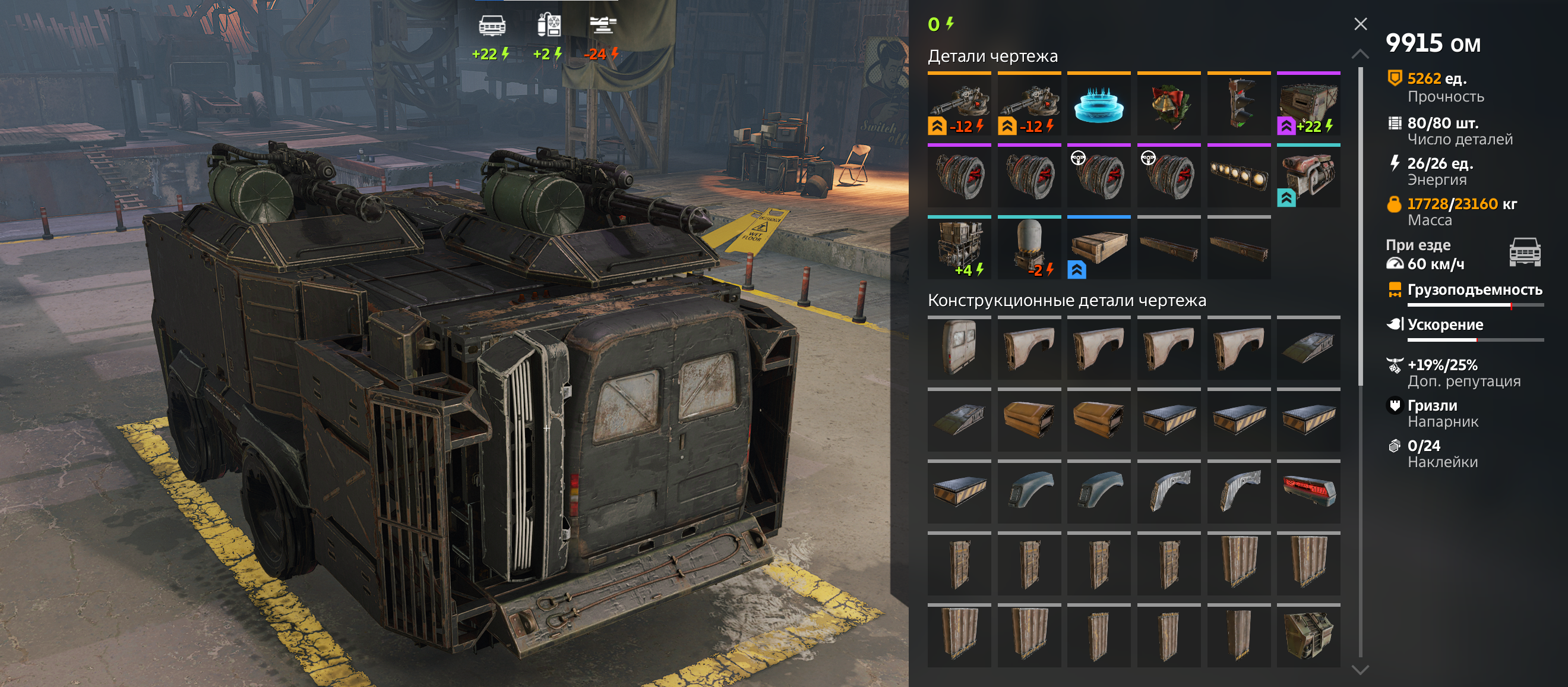Image resolution: width=1568 pixels, height=687 pixels.
Task: Select the Christmas bell wreath decoration
Action: 1169,105
